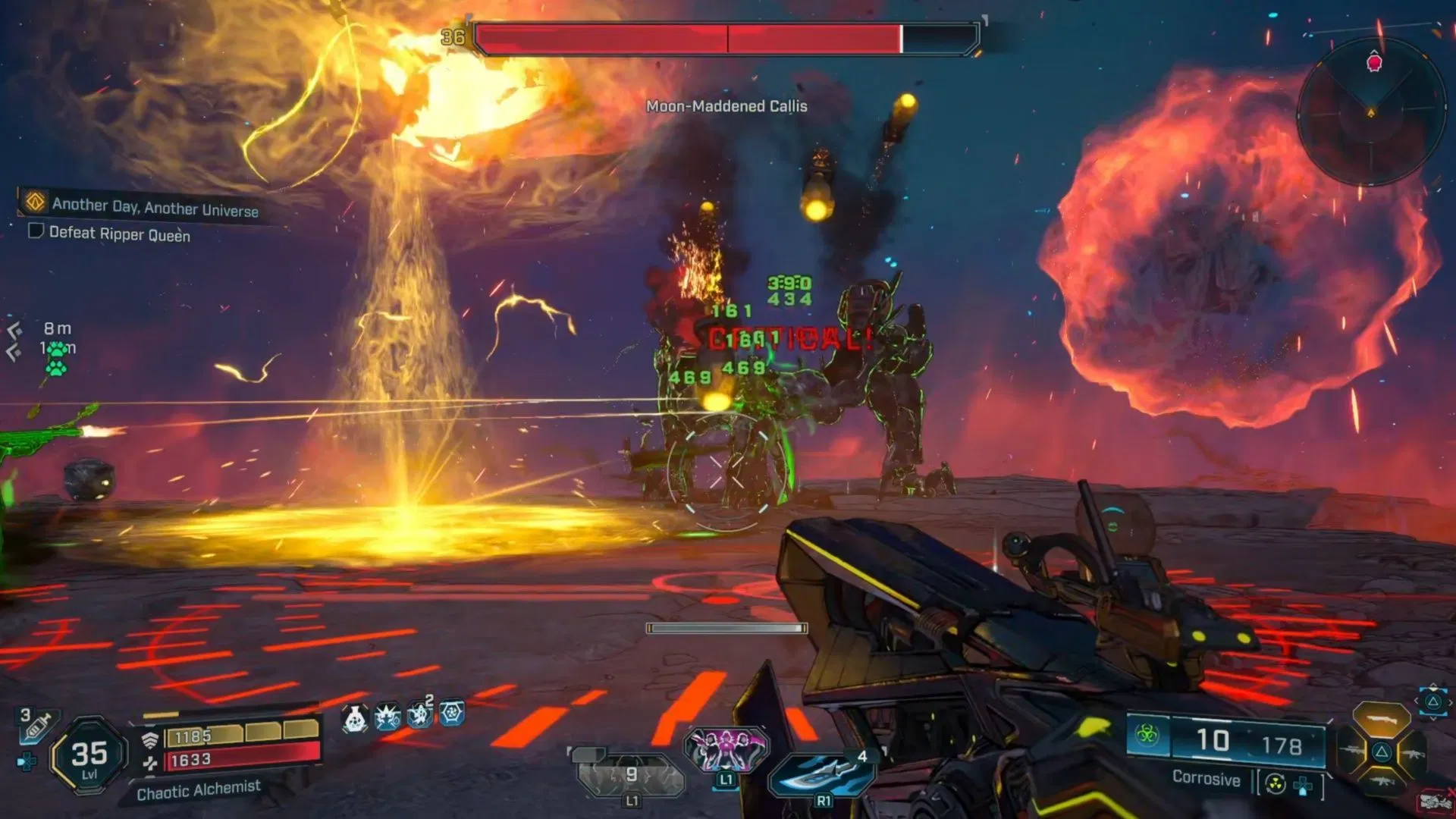Select the explosion burst buff icon
Viewport: 1456px width, 819px height.
coord(388,717)
